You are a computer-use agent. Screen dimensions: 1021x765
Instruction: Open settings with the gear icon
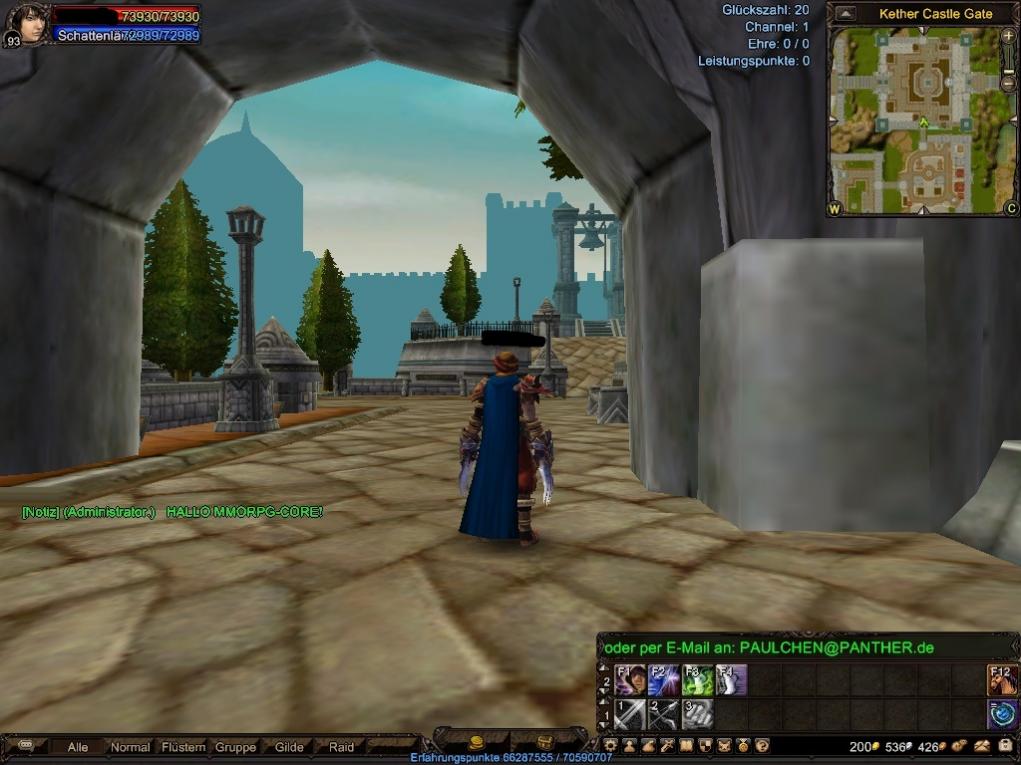[610, 746]
